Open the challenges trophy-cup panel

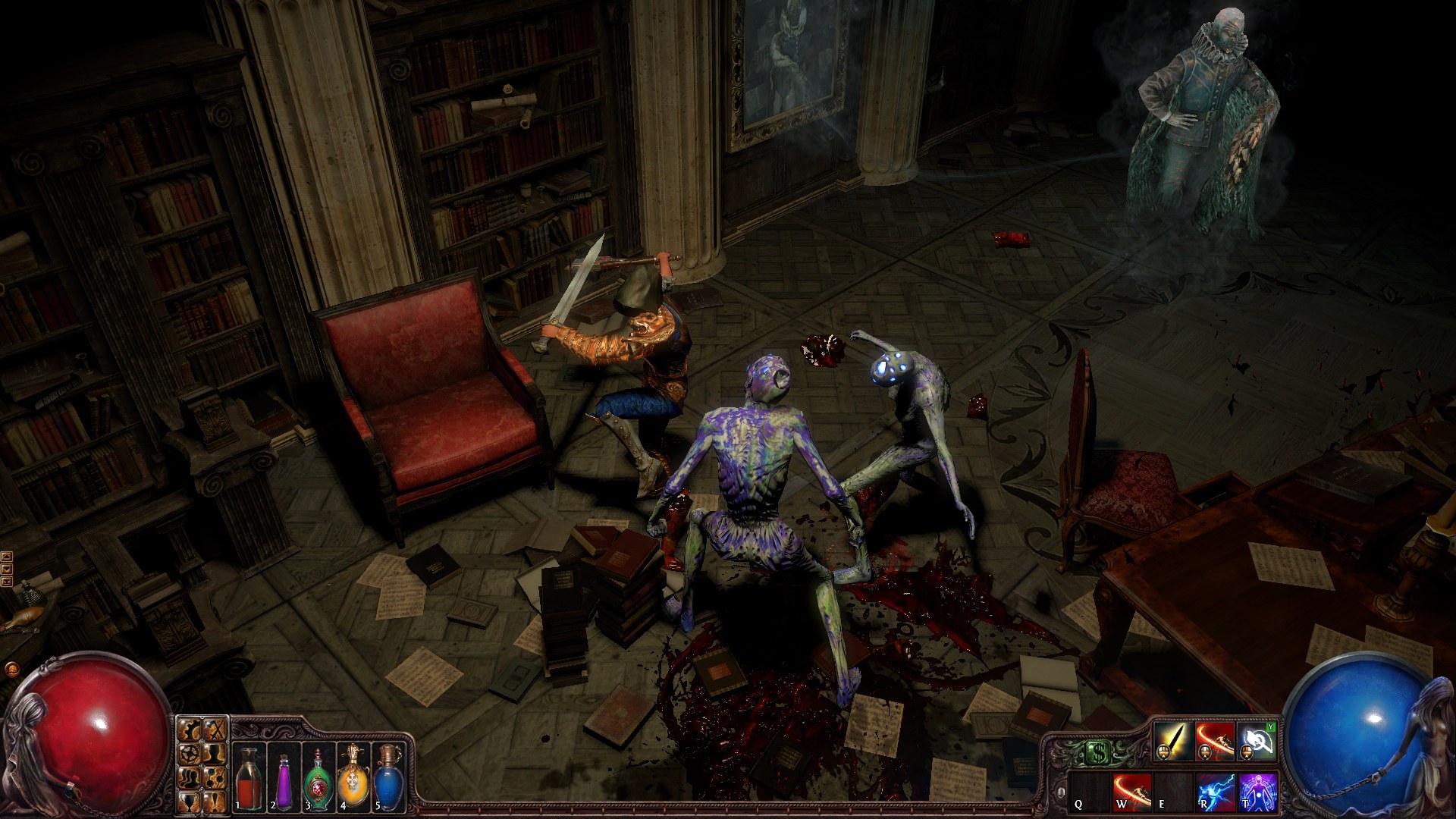[x=190, y=803]
